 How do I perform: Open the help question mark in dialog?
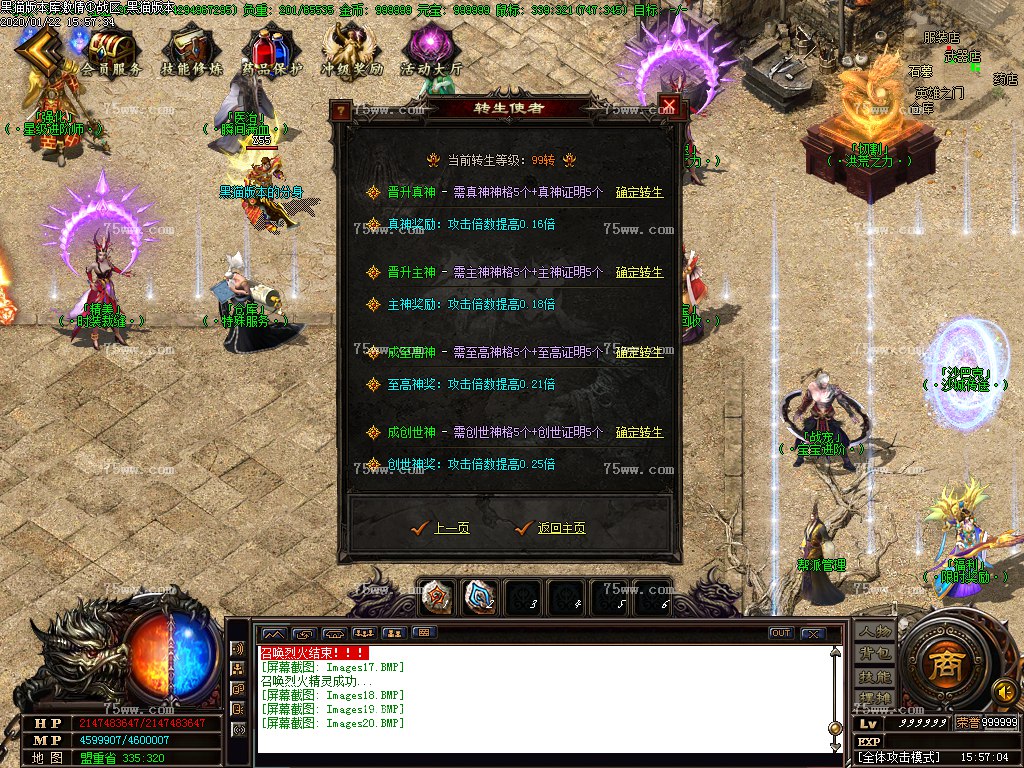[342, 110]
